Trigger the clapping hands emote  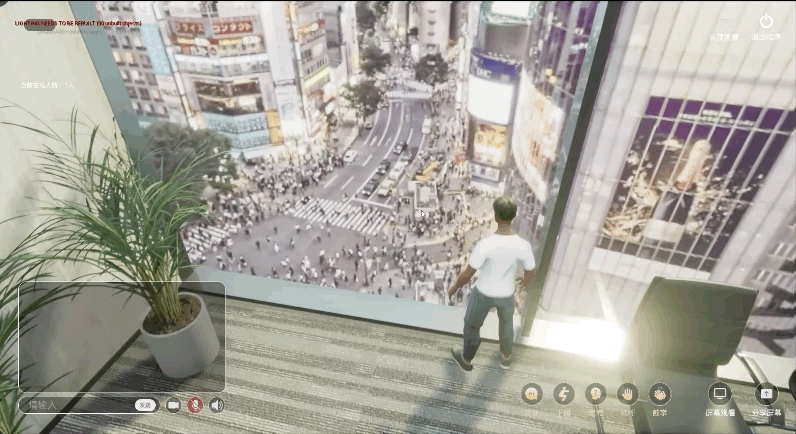point(659,394)
